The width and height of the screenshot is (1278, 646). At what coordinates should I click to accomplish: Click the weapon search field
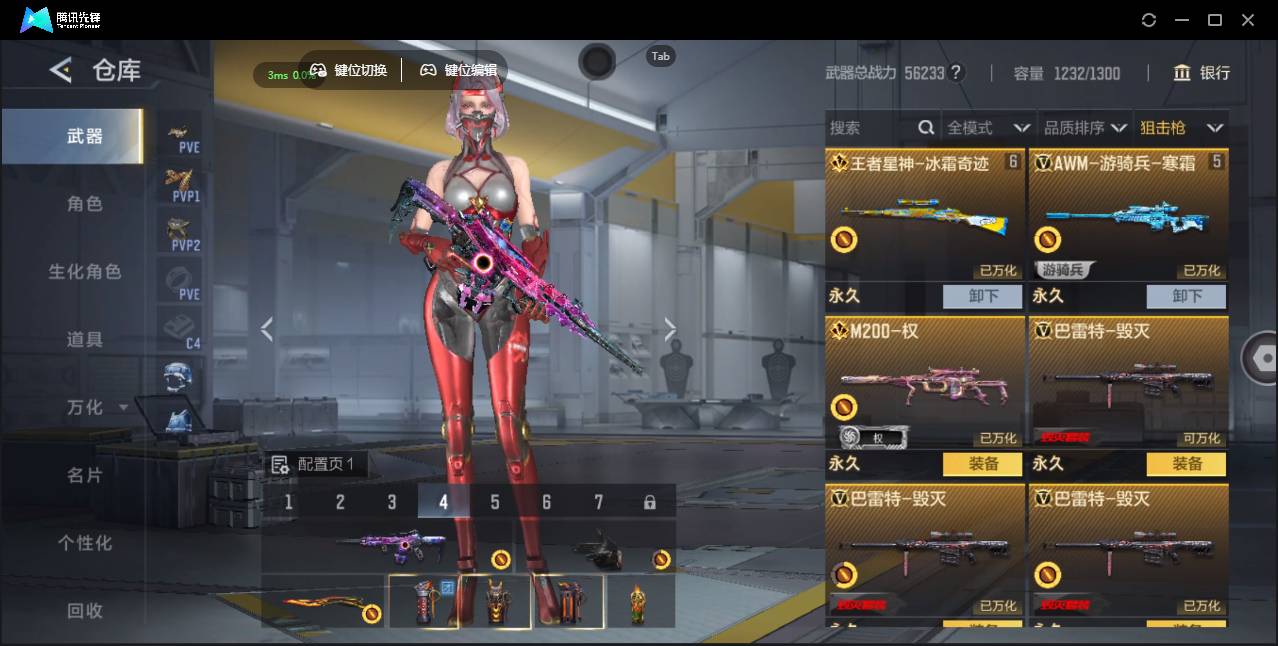point(870,128)
